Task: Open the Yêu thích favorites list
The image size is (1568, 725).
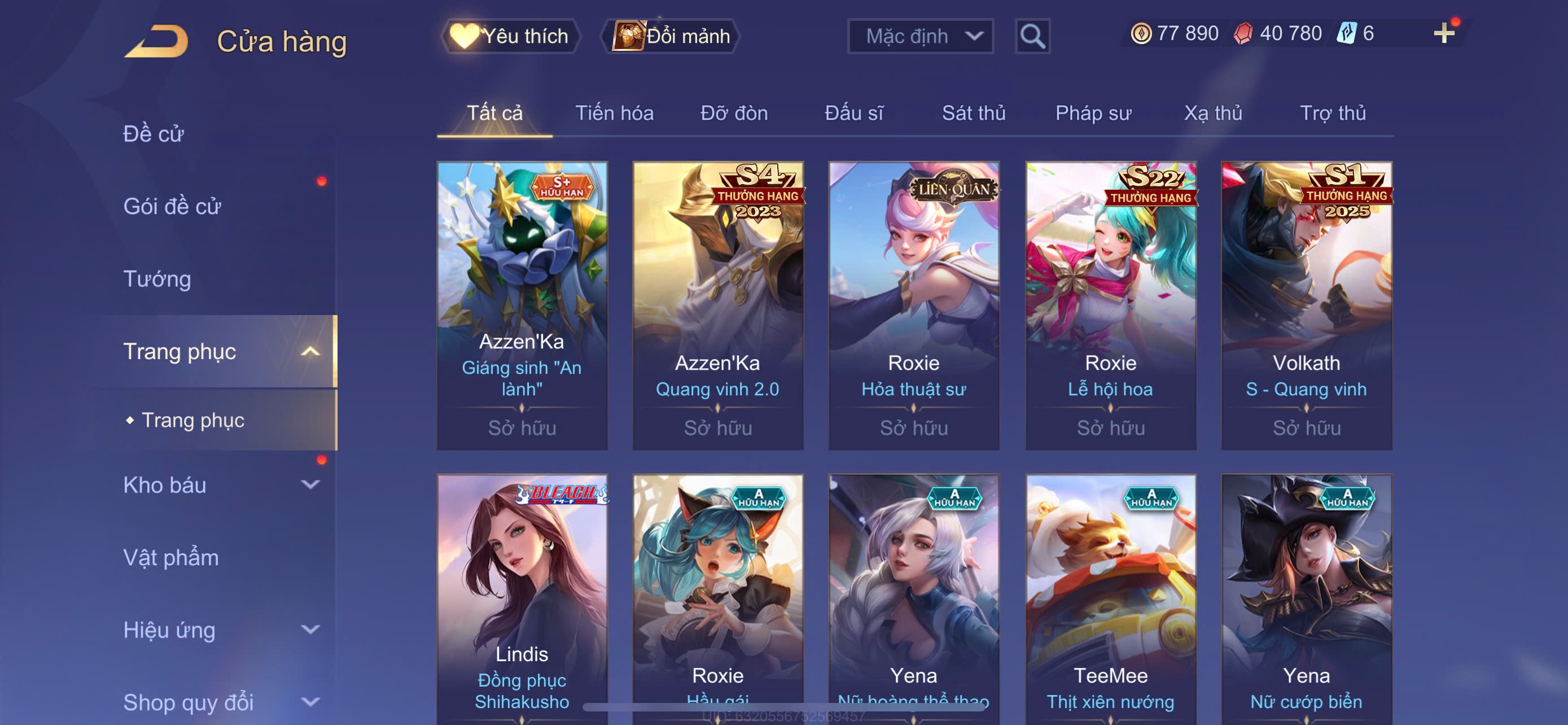Action: point(510,36)
